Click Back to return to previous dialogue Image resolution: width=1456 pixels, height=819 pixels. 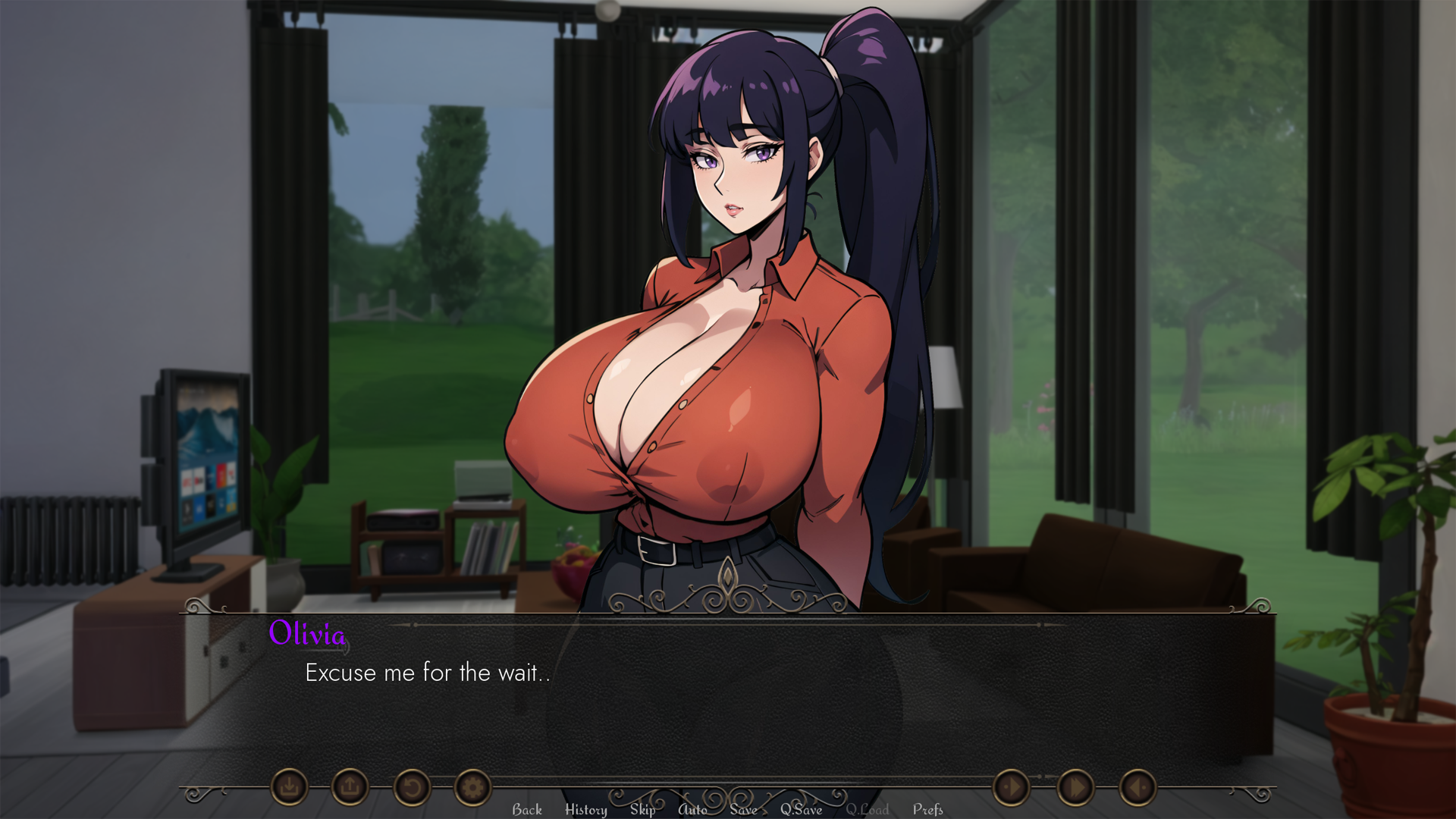click(527, 809)
